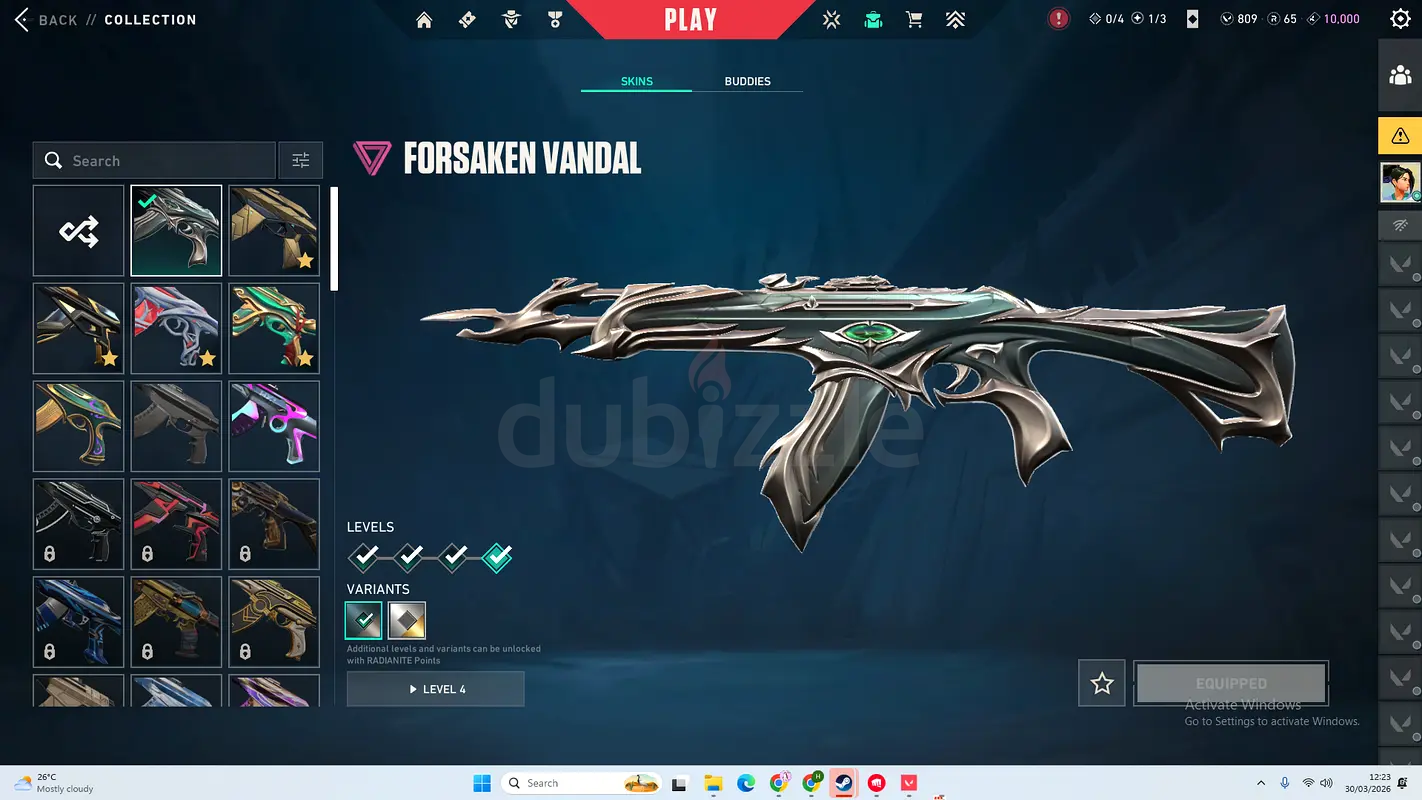1422x800 pixels.
Task: Mark this skin as favorite with star
Action: coord(1102,683)
